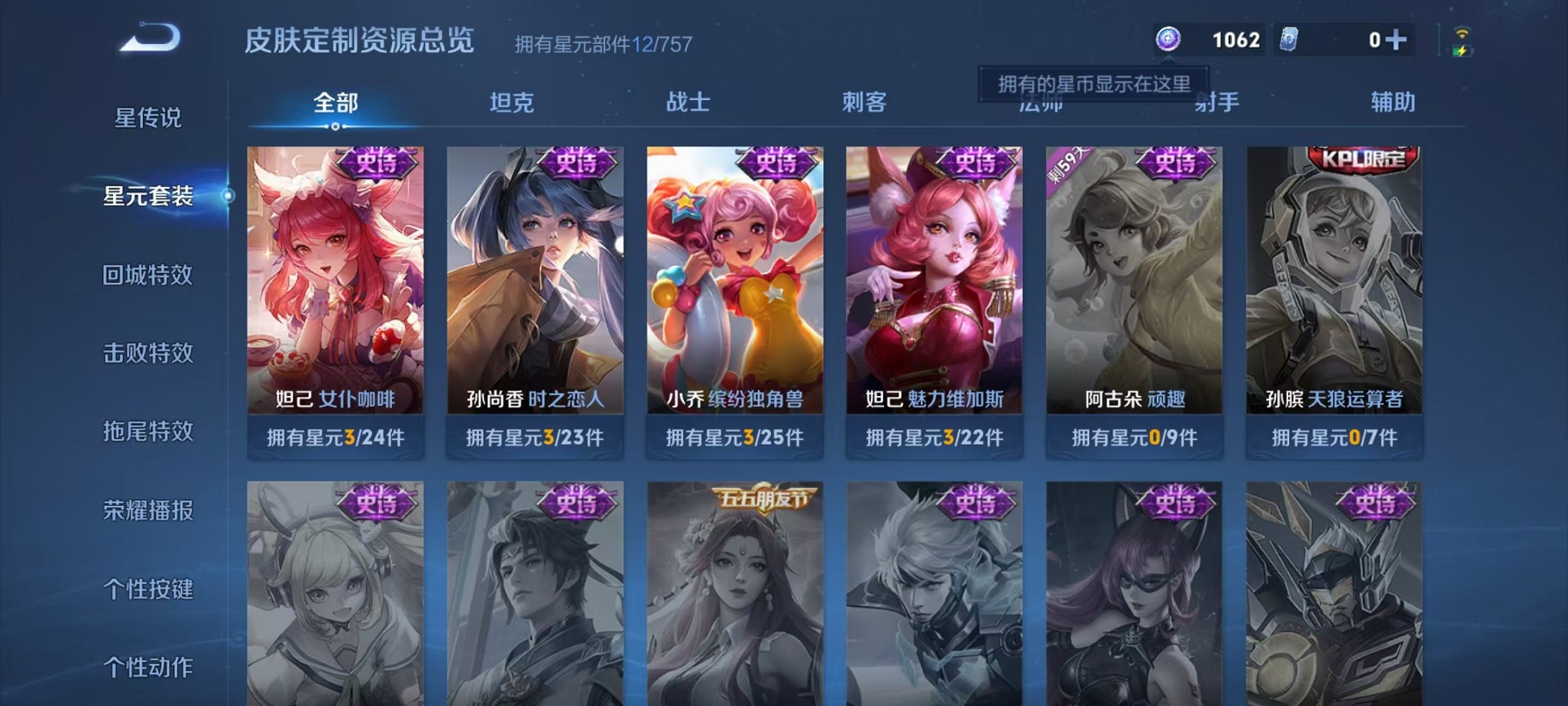Select 个性动作 from the sidebar

[148, 669]
